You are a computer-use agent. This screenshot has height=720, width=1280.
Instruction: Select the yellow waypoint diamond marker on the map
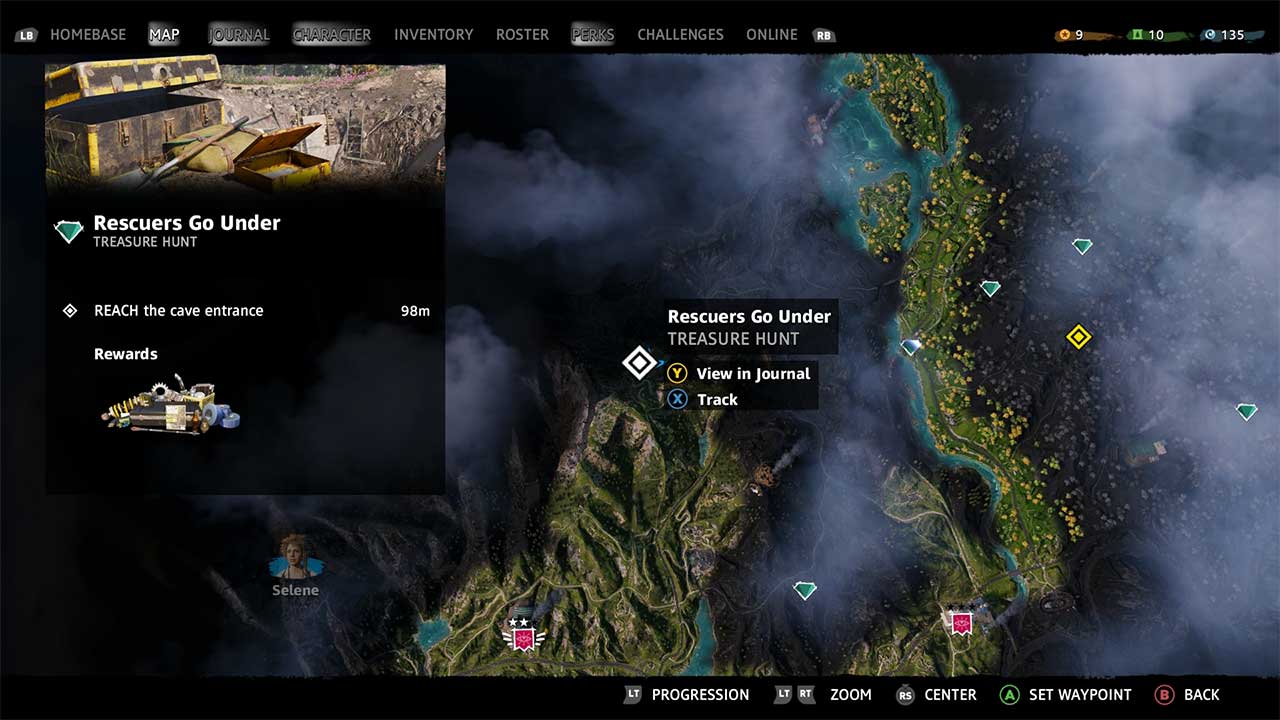[x=1078, y=337]
